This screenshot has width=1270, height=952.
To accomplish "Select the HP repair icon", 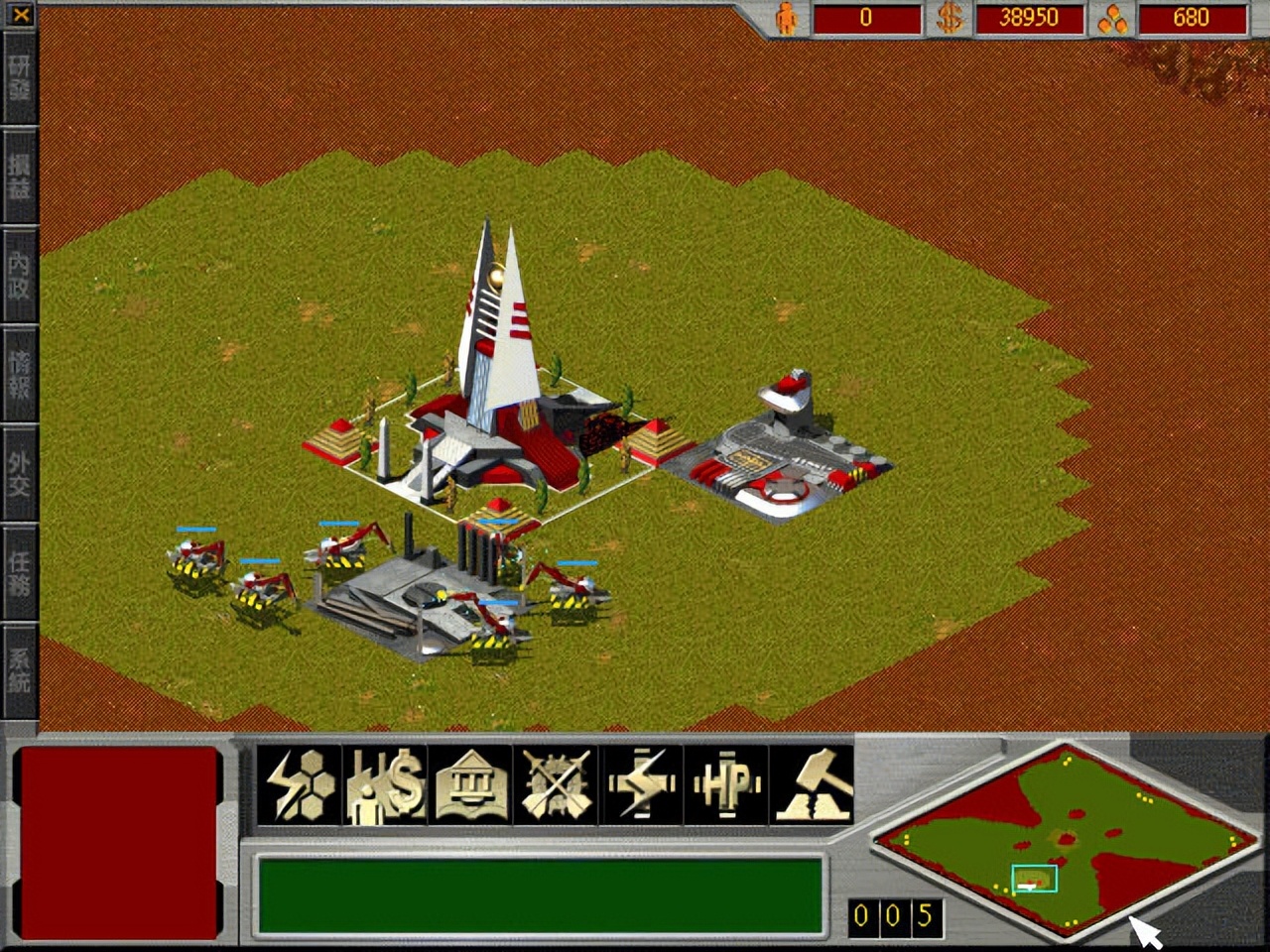I will [x=726, y=784].
